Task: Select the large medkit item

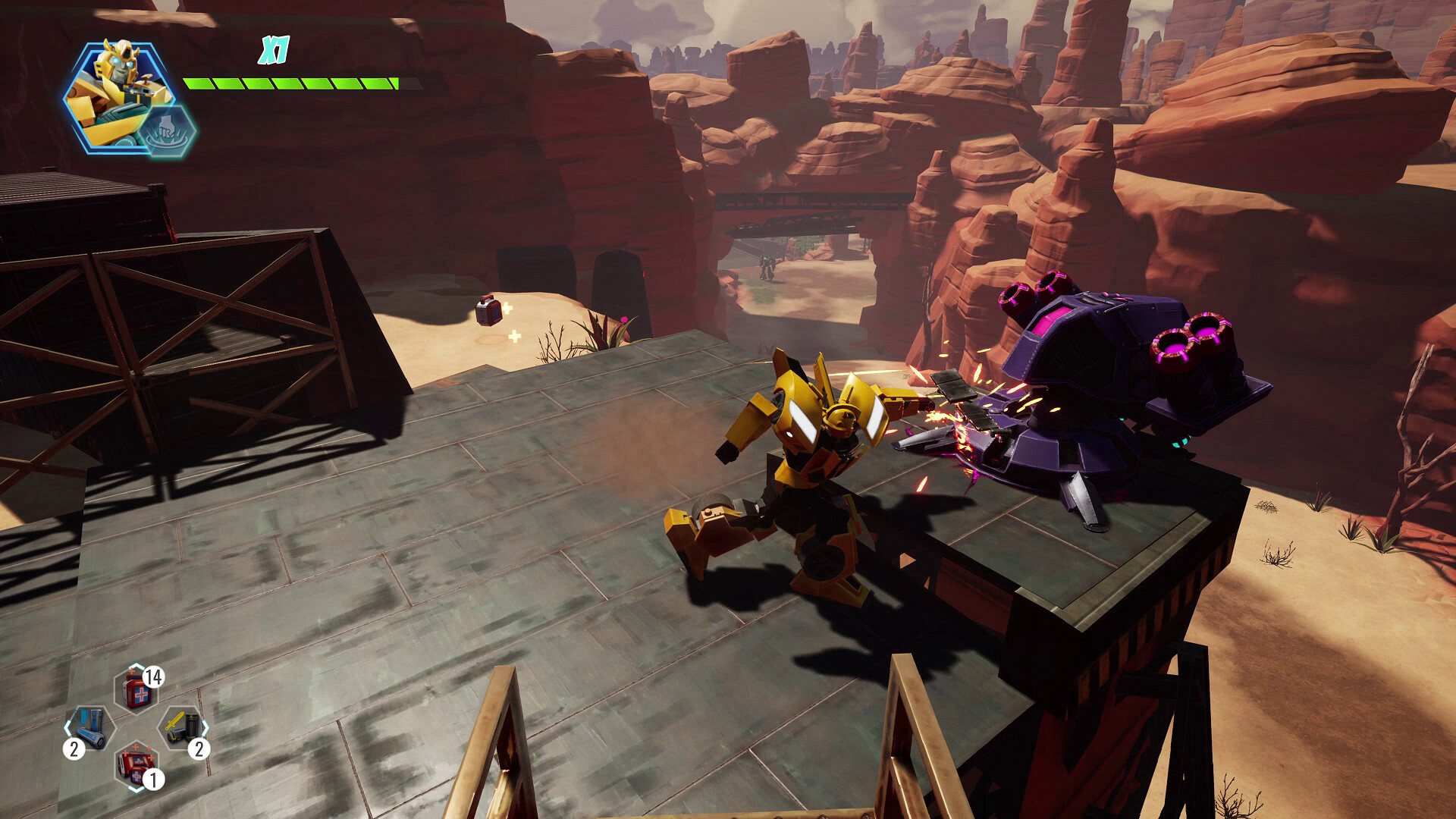Action: click(x=135, y=764)
